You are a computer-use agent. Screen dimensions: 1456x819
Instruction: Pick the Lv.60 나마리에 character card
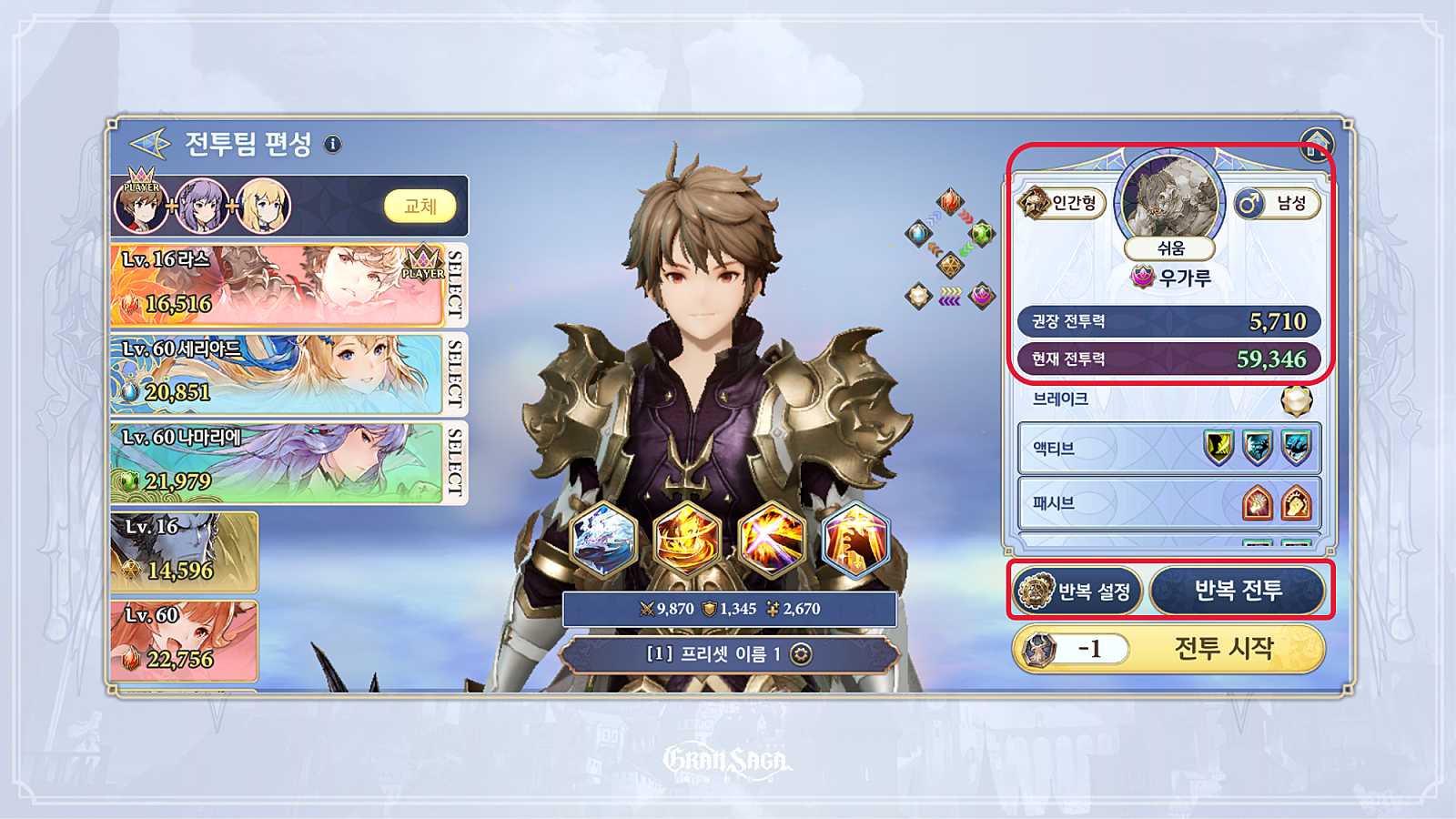coord(278,461)
